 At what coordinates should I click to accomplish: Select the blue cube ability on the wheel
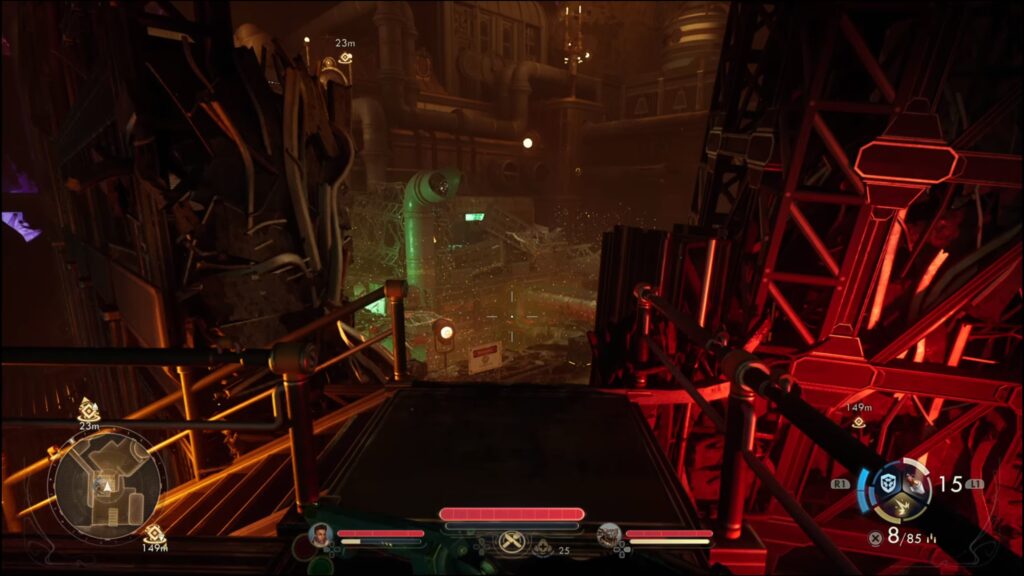(x=886, y=483)
